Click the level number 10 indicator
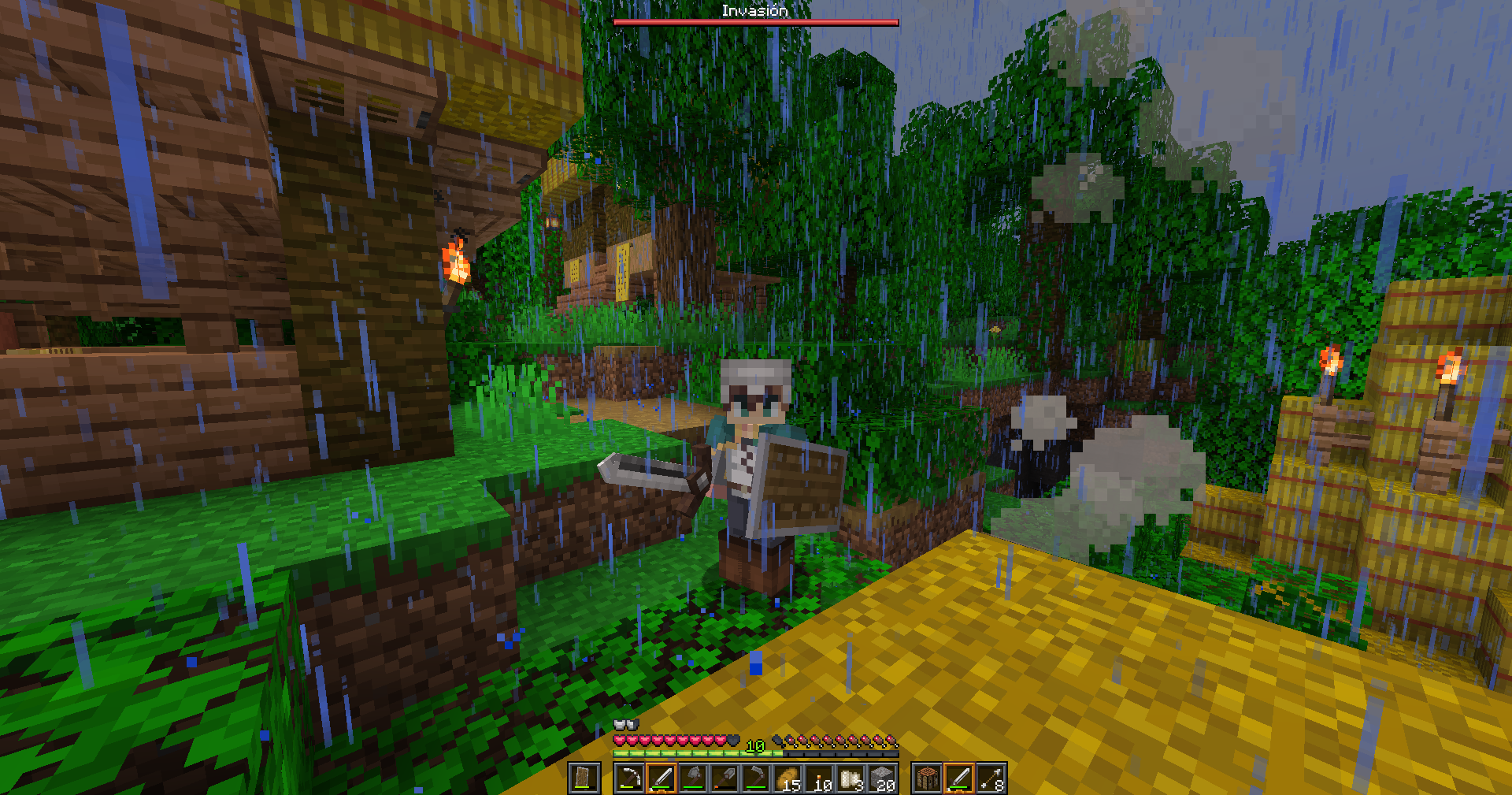The width and height of the screenshot is (1512, 795). pos(754,745)
